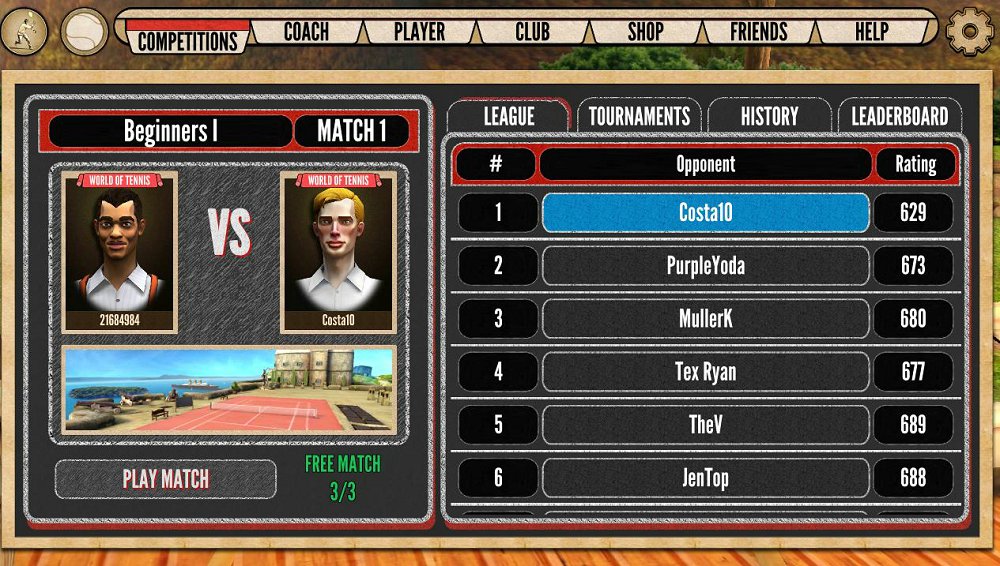Show the Friends section
1000x566 pixels.
(x=758, y=31)
